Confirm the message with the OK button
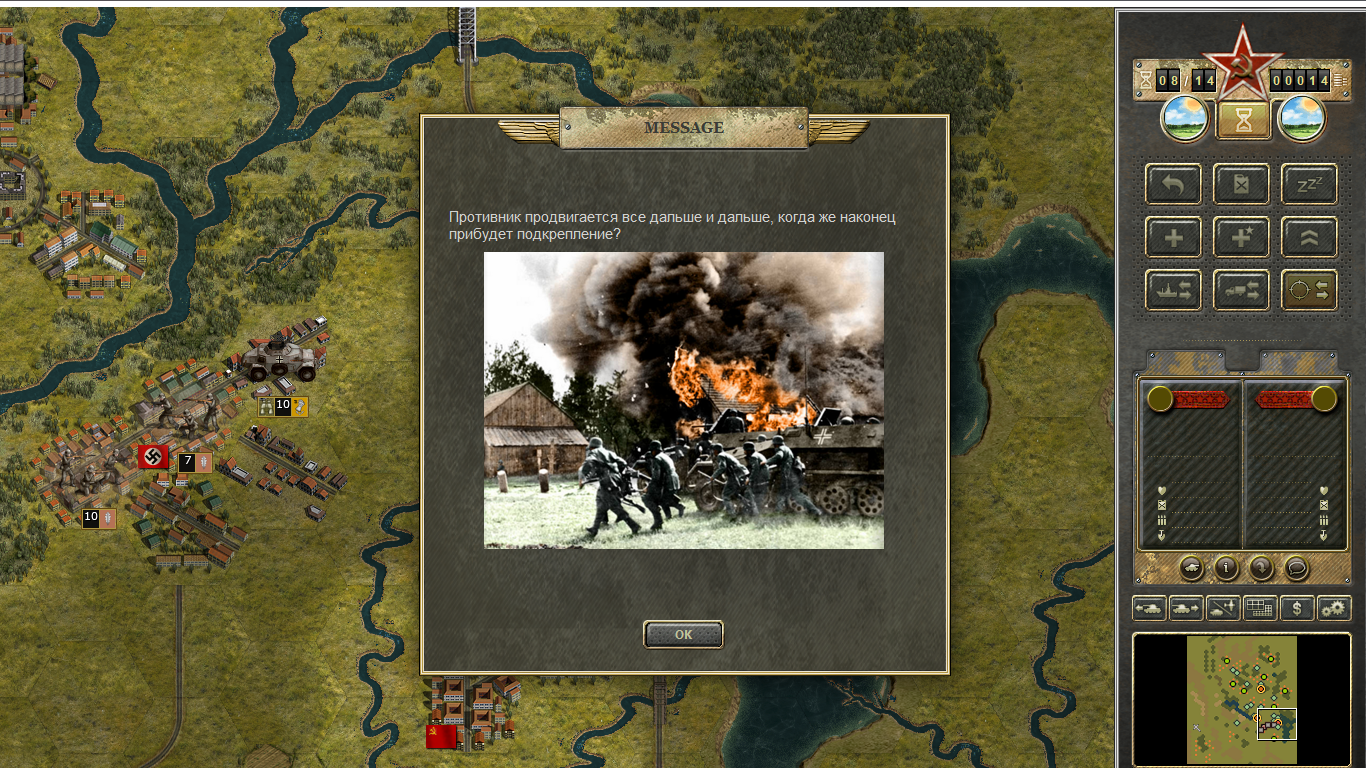This screenshot has height=768, width=1366. point(683,634)
